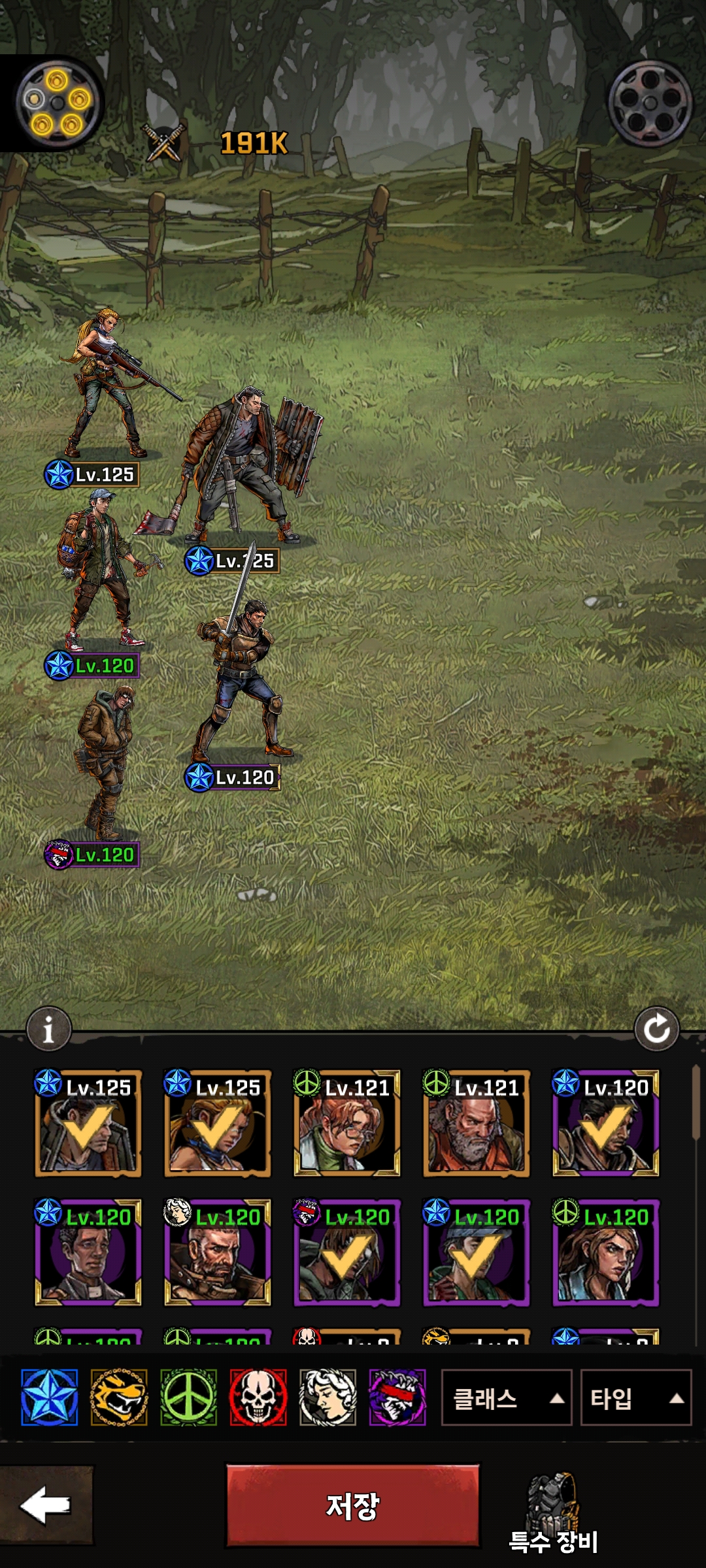The height and width of the screenshot is (1568, 706).
Task: Select the Lv.120 long-haired woman hero card
Action: tap(605, 1253)
